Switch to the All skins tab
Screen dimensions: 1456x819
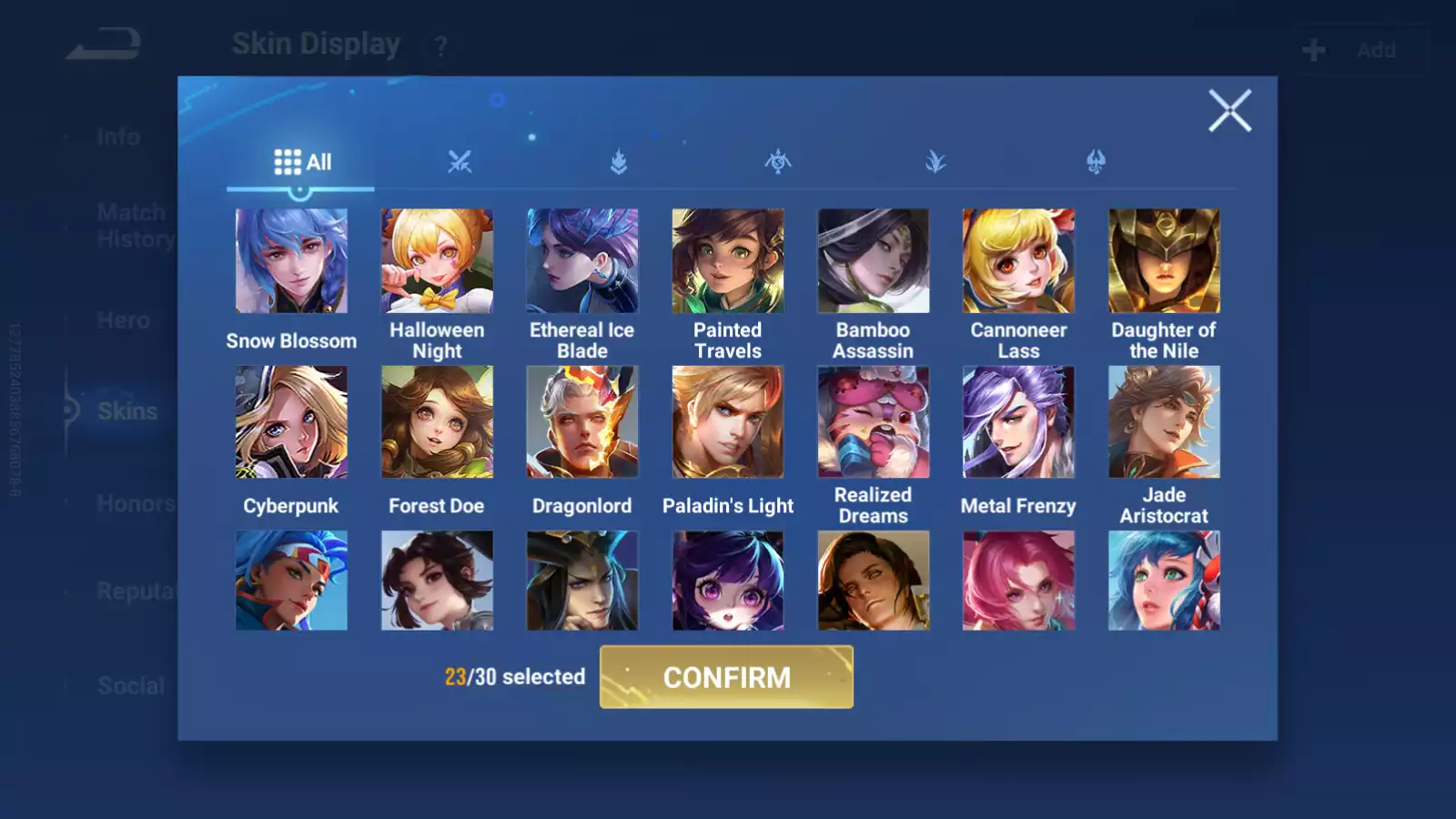300,161
